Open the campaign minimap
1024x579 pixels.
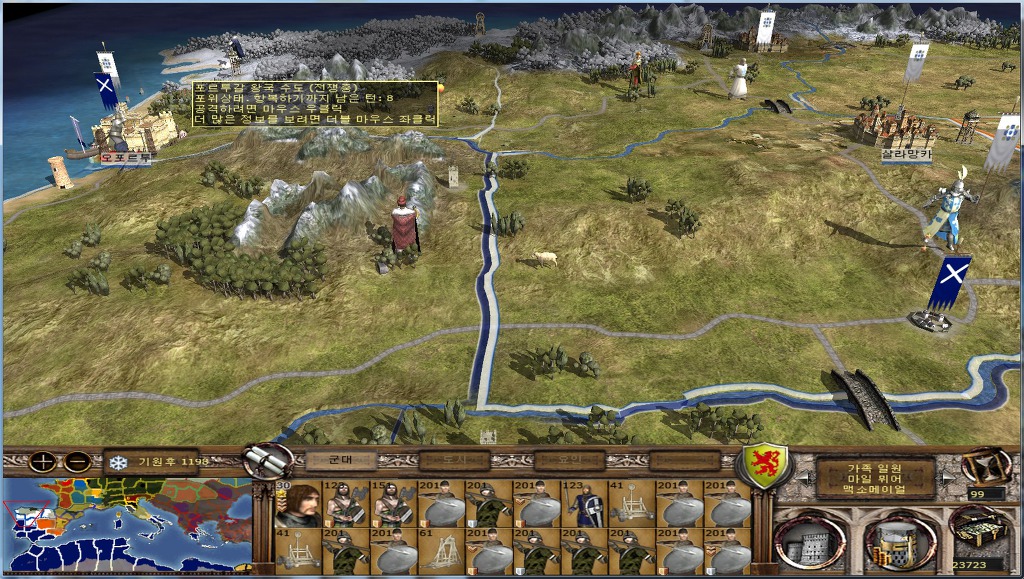[x=126, y=524]
